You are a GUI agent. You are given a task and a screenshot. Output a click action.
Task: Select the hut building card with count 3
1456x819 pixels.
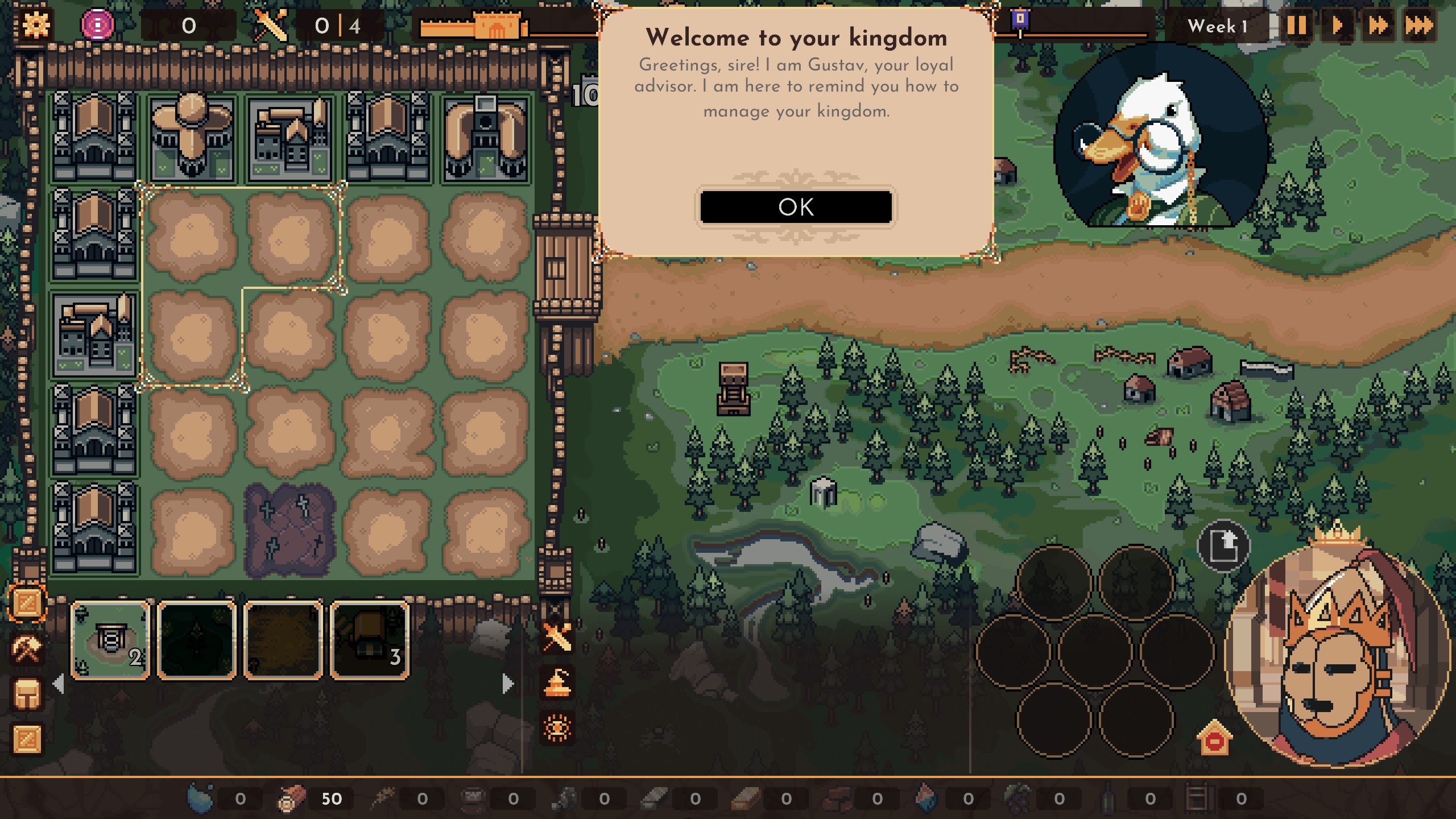(x=370, y=640)
